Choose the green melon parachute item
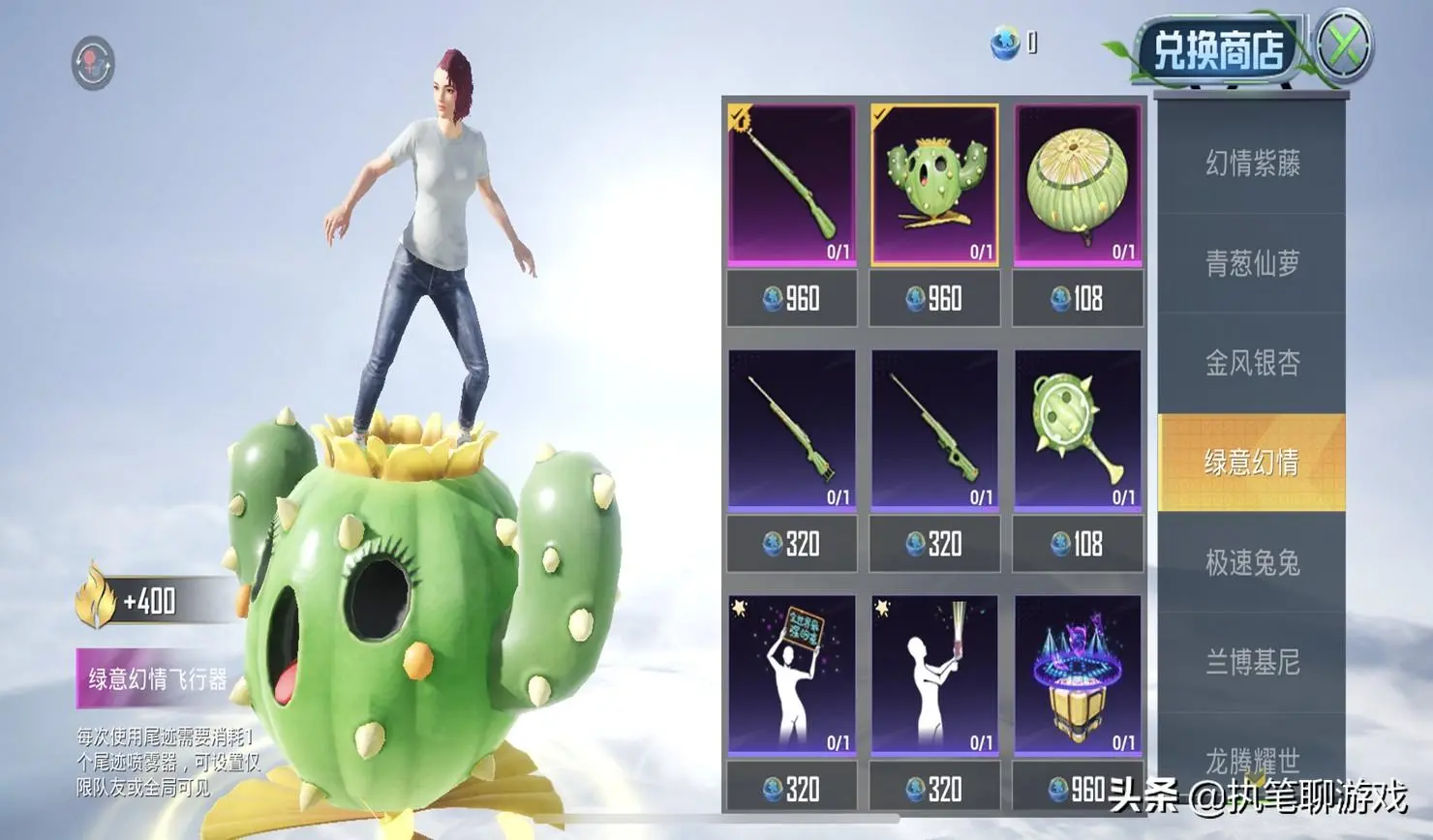This screenshot has height=840, width=1433. (x=1078, y=184)
